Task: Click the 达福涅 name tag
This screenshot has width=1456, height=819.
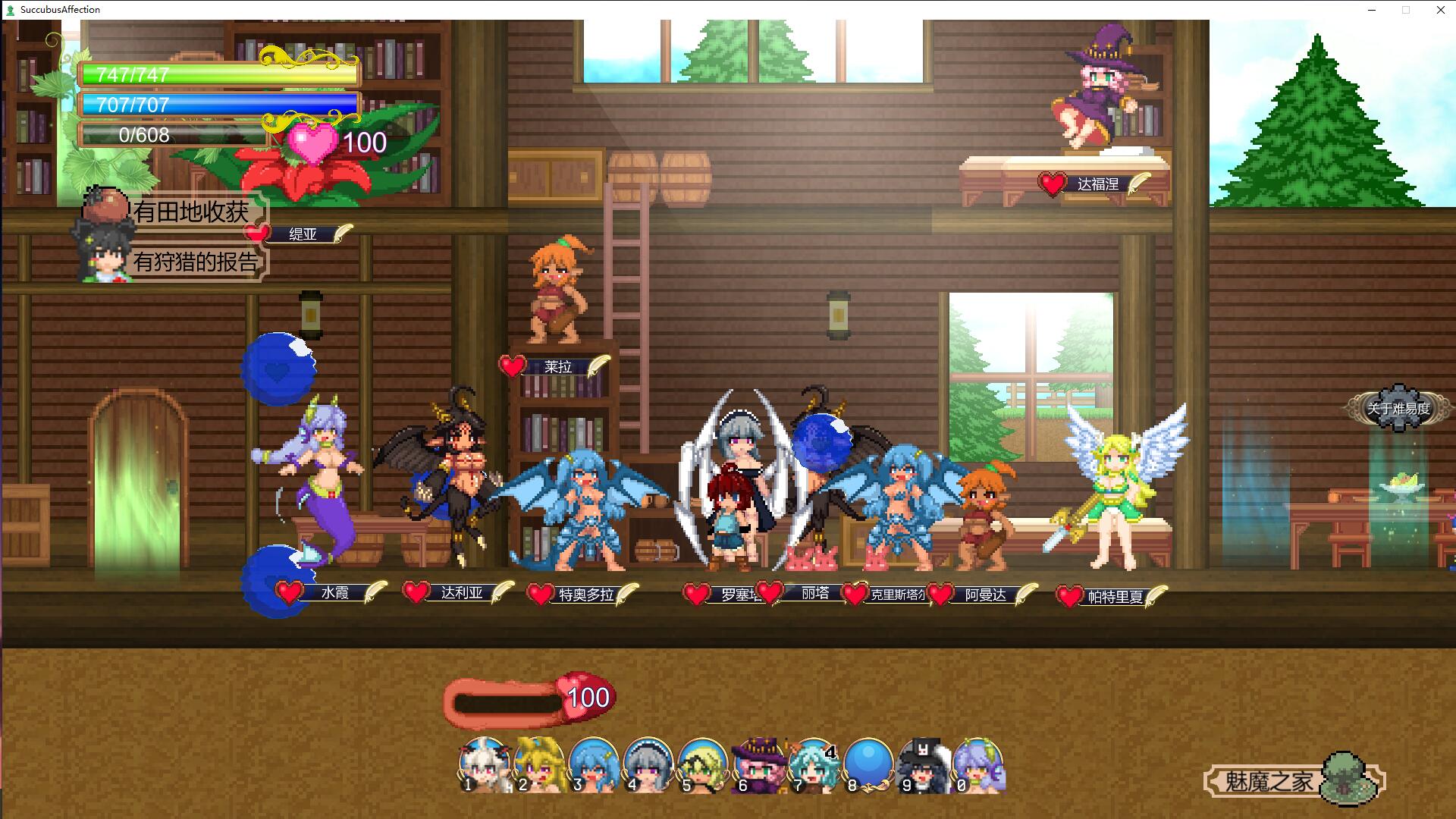Action: point(1097,184)
